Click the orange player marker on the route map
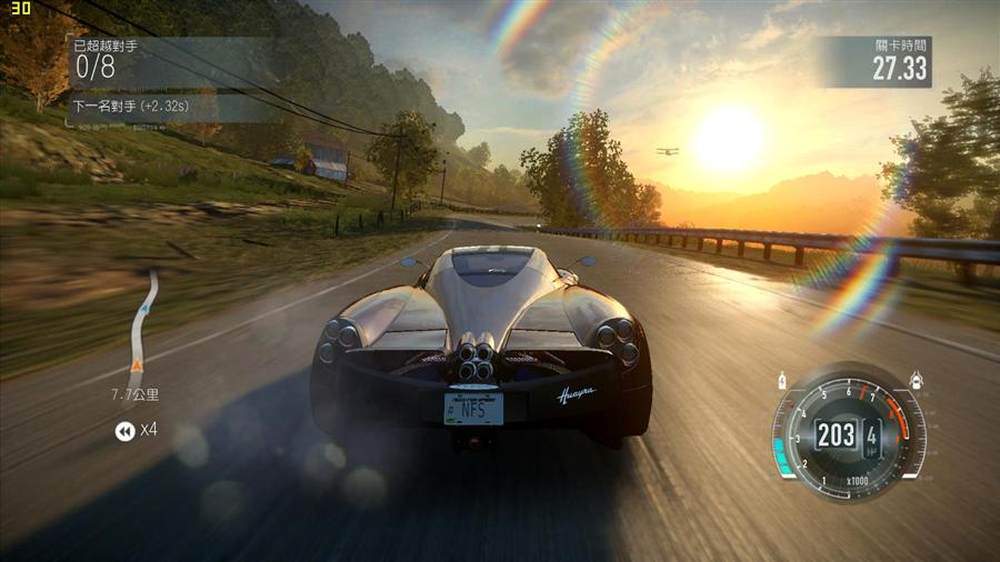Image resolution: width=1000 pixels, height=562 pixels. click(134, 367)
